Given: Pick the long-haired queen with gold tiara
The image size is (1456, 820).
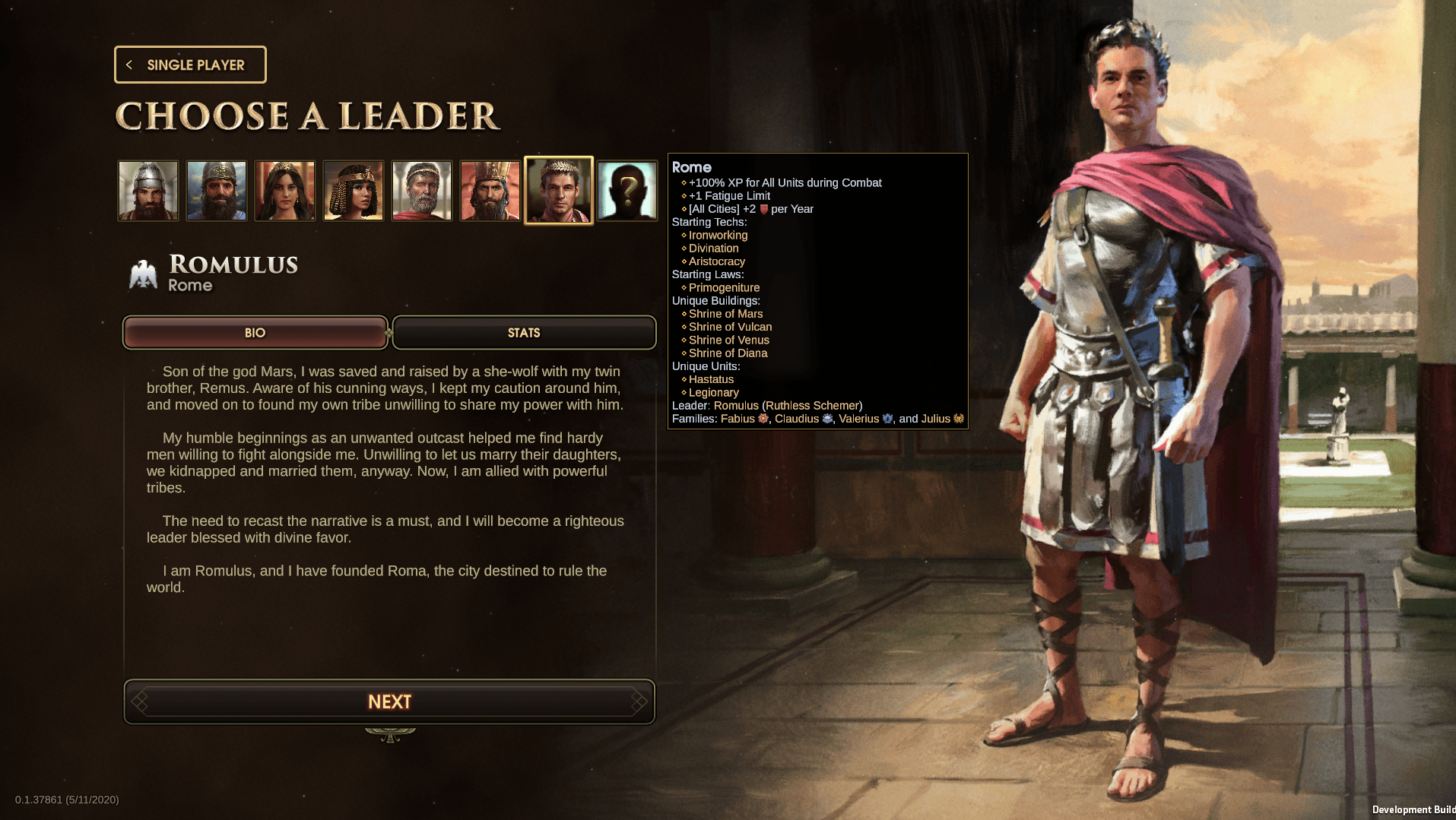Looking at the screenshot, I should [x=285, y=190].
